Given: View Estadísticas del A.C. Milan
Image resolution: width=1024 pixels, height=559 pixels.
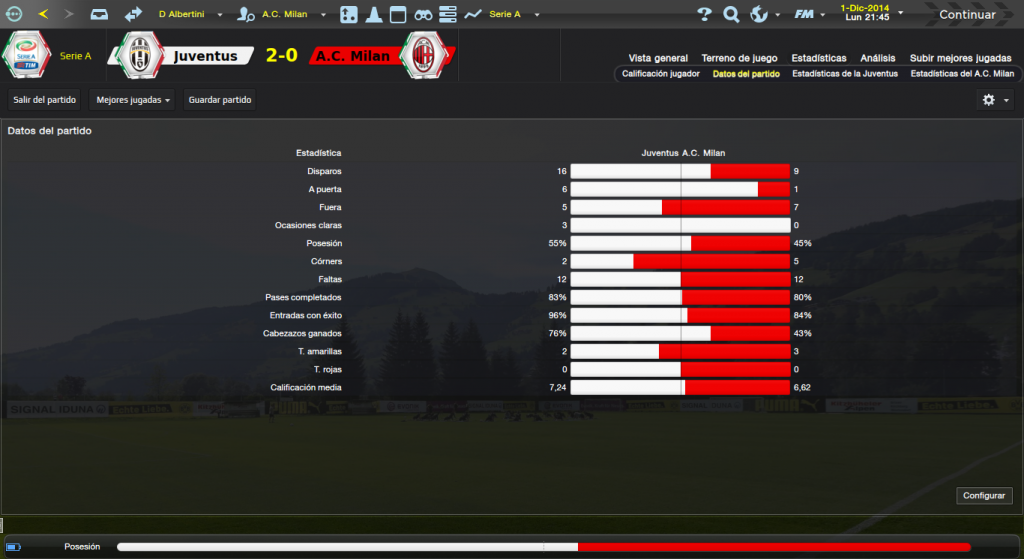Looking at the screenshot, I should [x=962, y=74].
